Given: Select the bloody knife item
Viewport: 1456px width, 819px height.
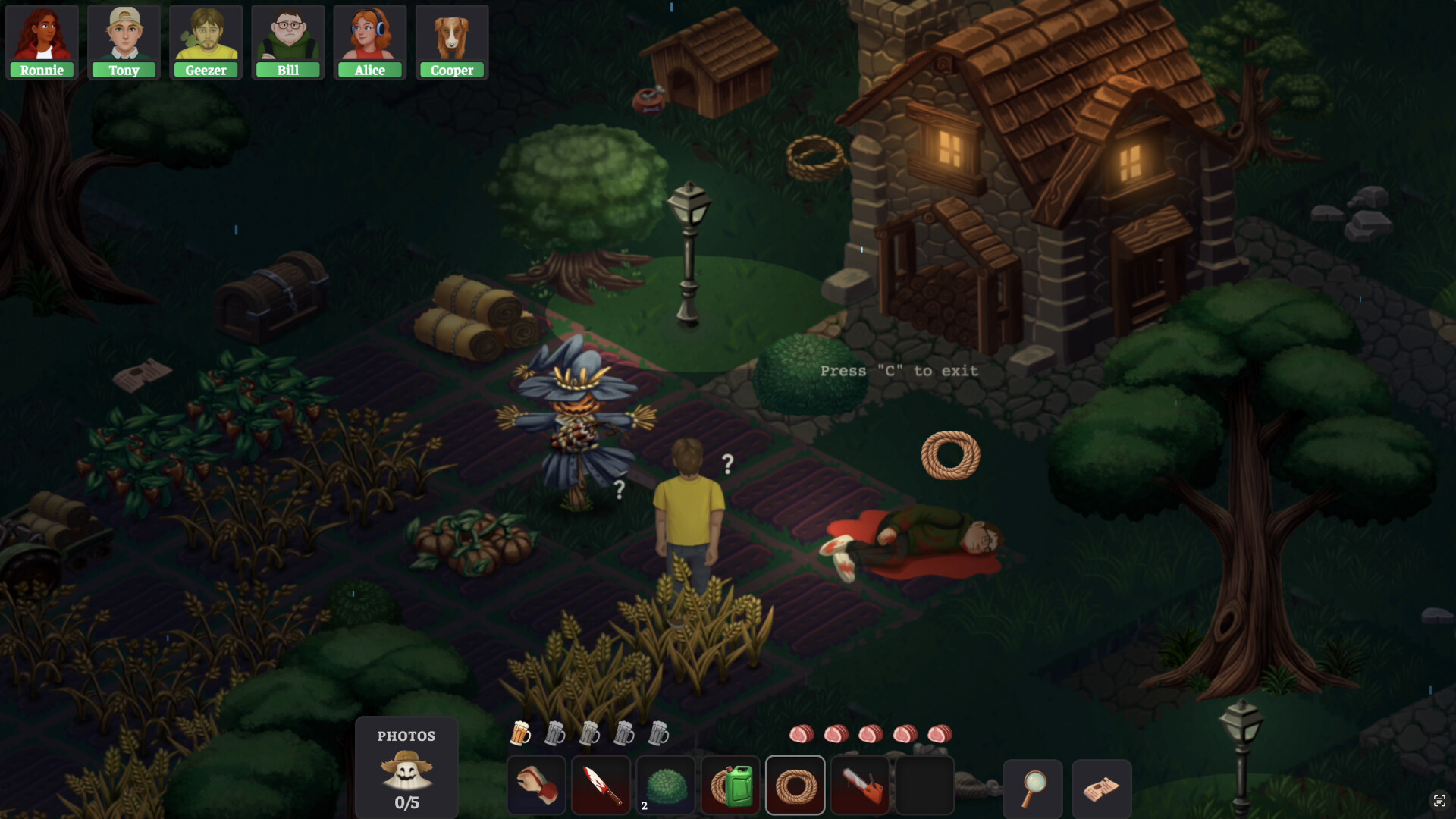Looking at the screenshot, I should pyautogui.click(x=601, y=785).
